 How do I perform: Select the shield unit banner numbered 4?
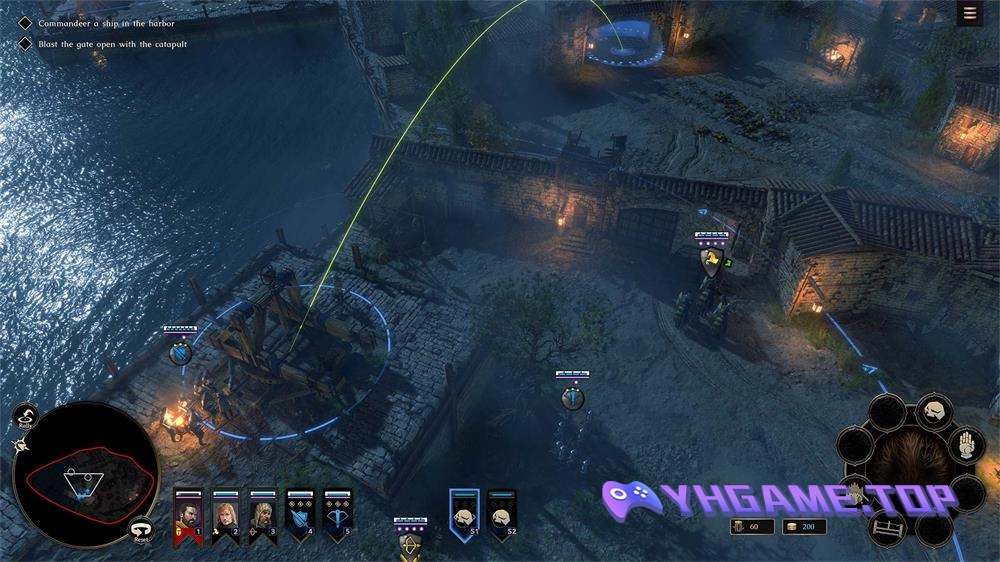[x=300, y=514]
